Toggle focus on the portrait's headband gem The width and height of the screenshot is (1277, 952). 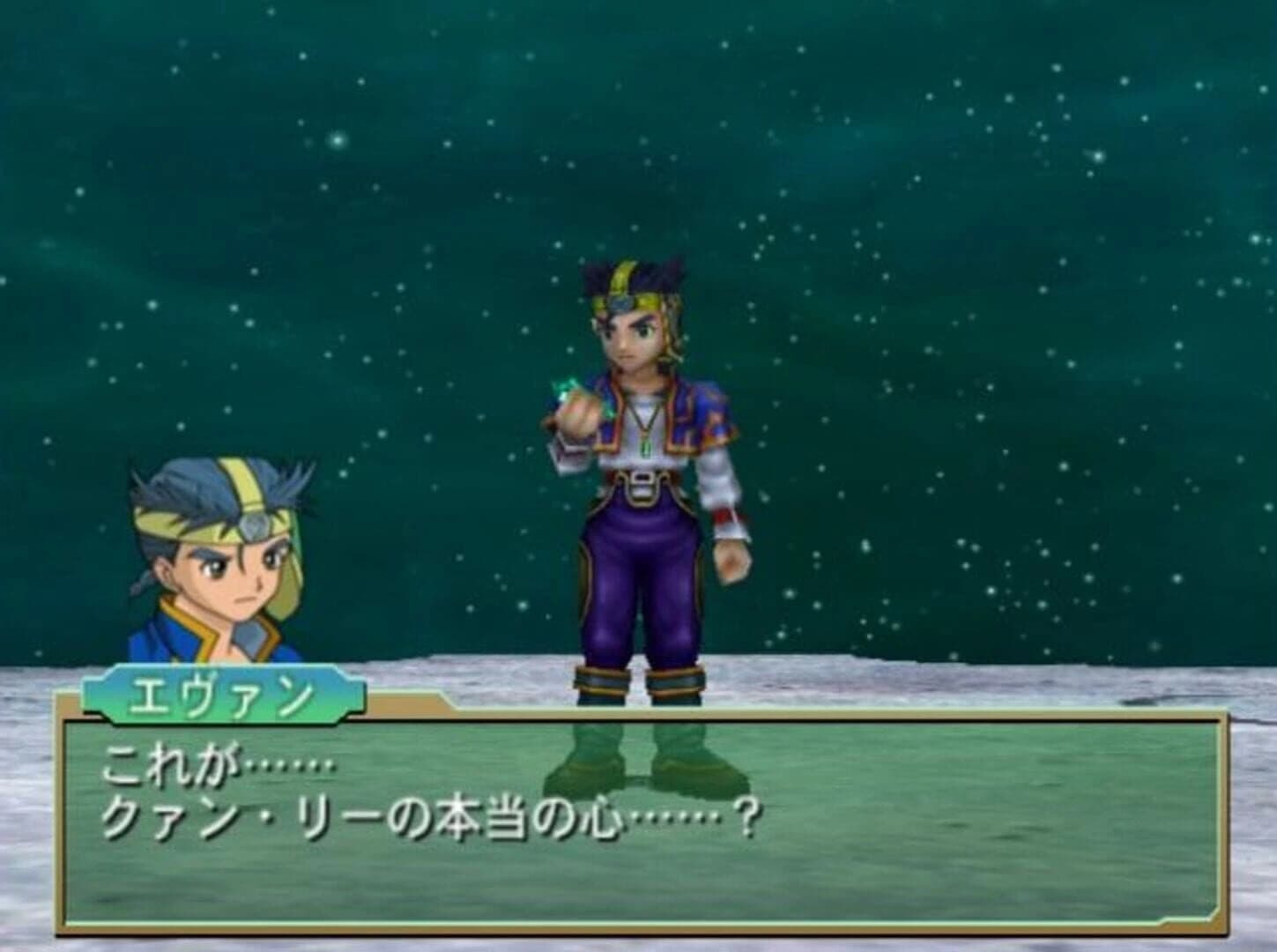(251, 526)
